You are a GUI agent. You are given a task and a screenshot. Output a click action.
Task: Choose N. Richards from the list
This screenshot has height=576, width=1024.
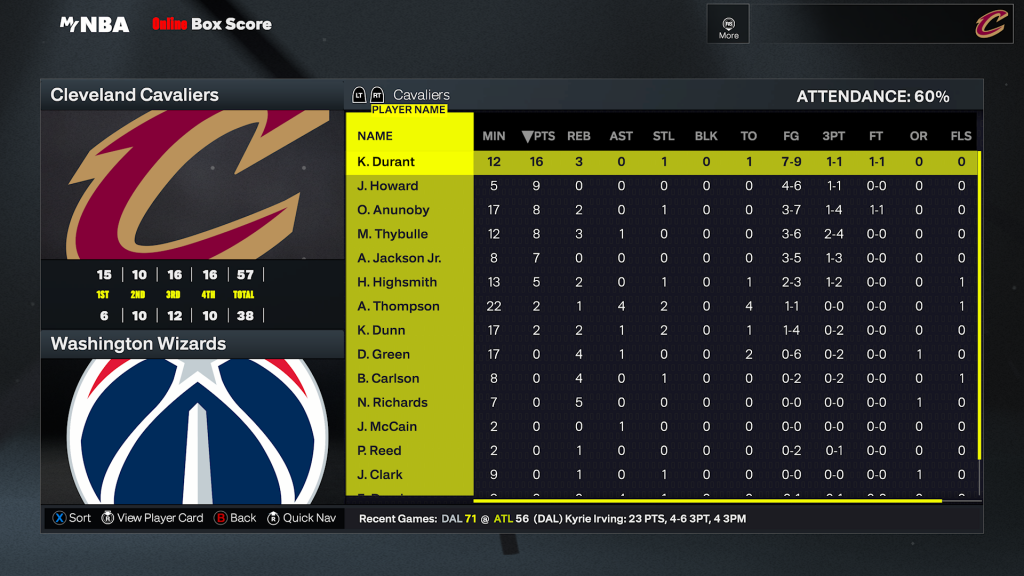point(392,402)
